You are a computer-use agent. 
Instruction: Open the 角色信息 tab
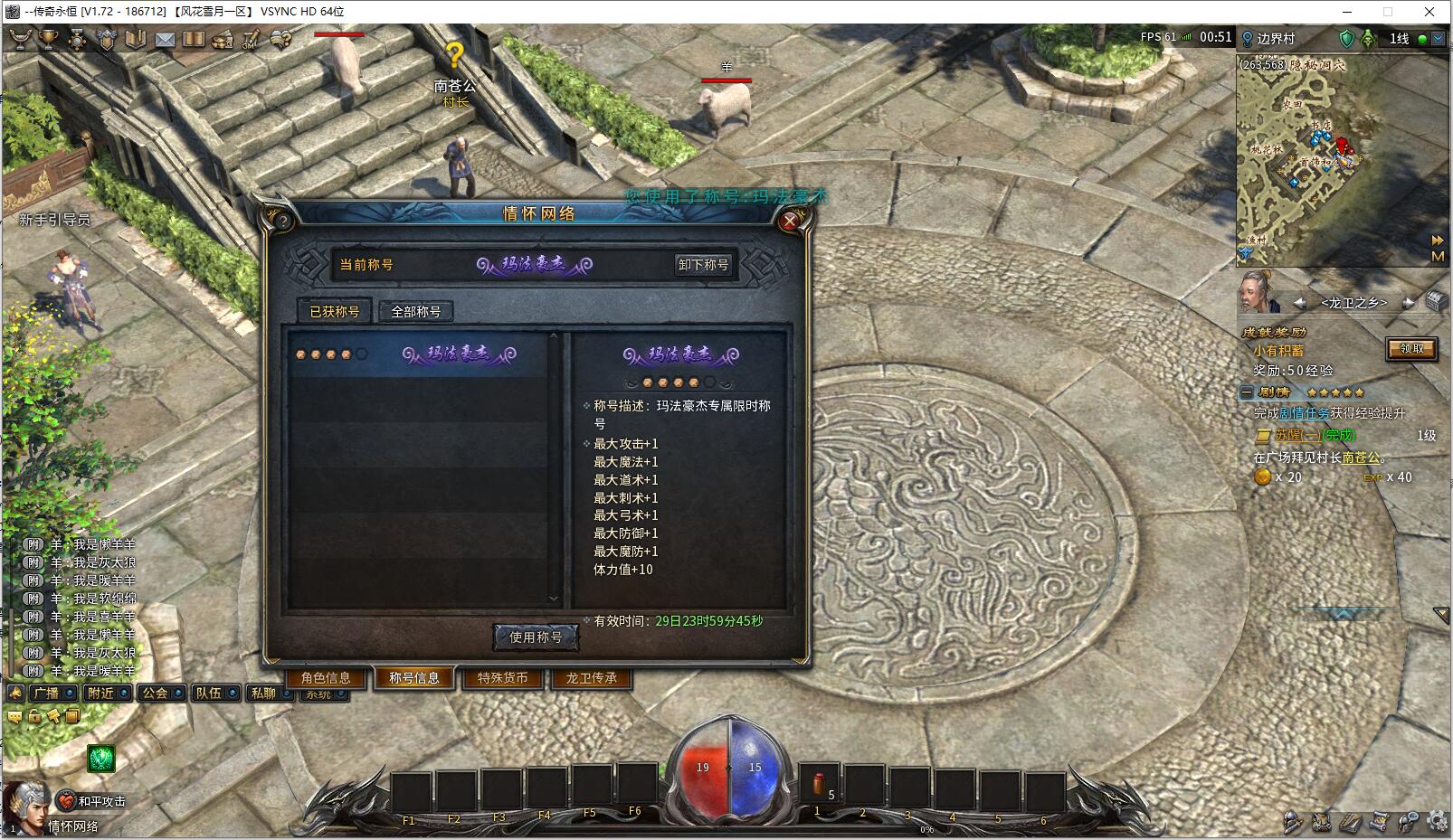click(326, 678)
